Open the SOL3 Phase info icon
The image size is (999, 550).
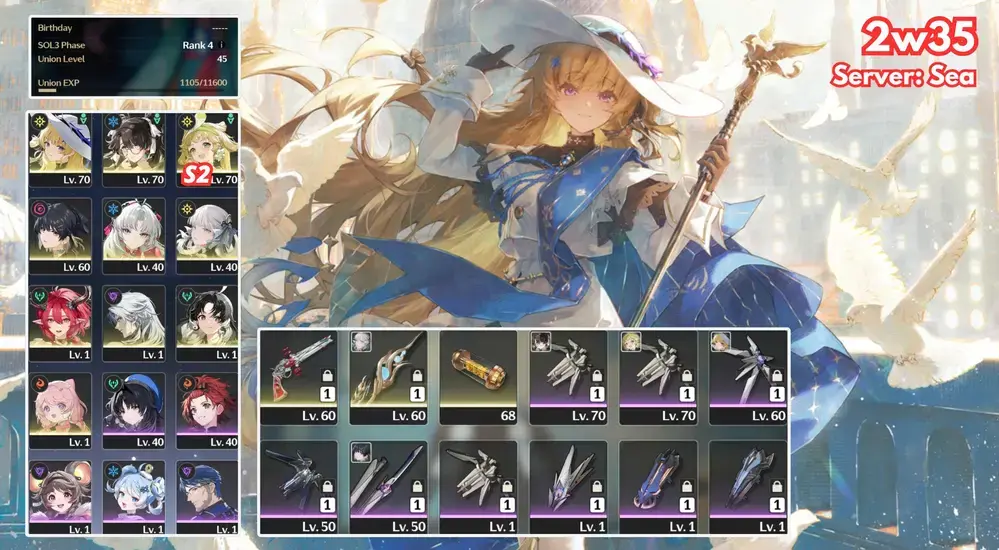221,44
